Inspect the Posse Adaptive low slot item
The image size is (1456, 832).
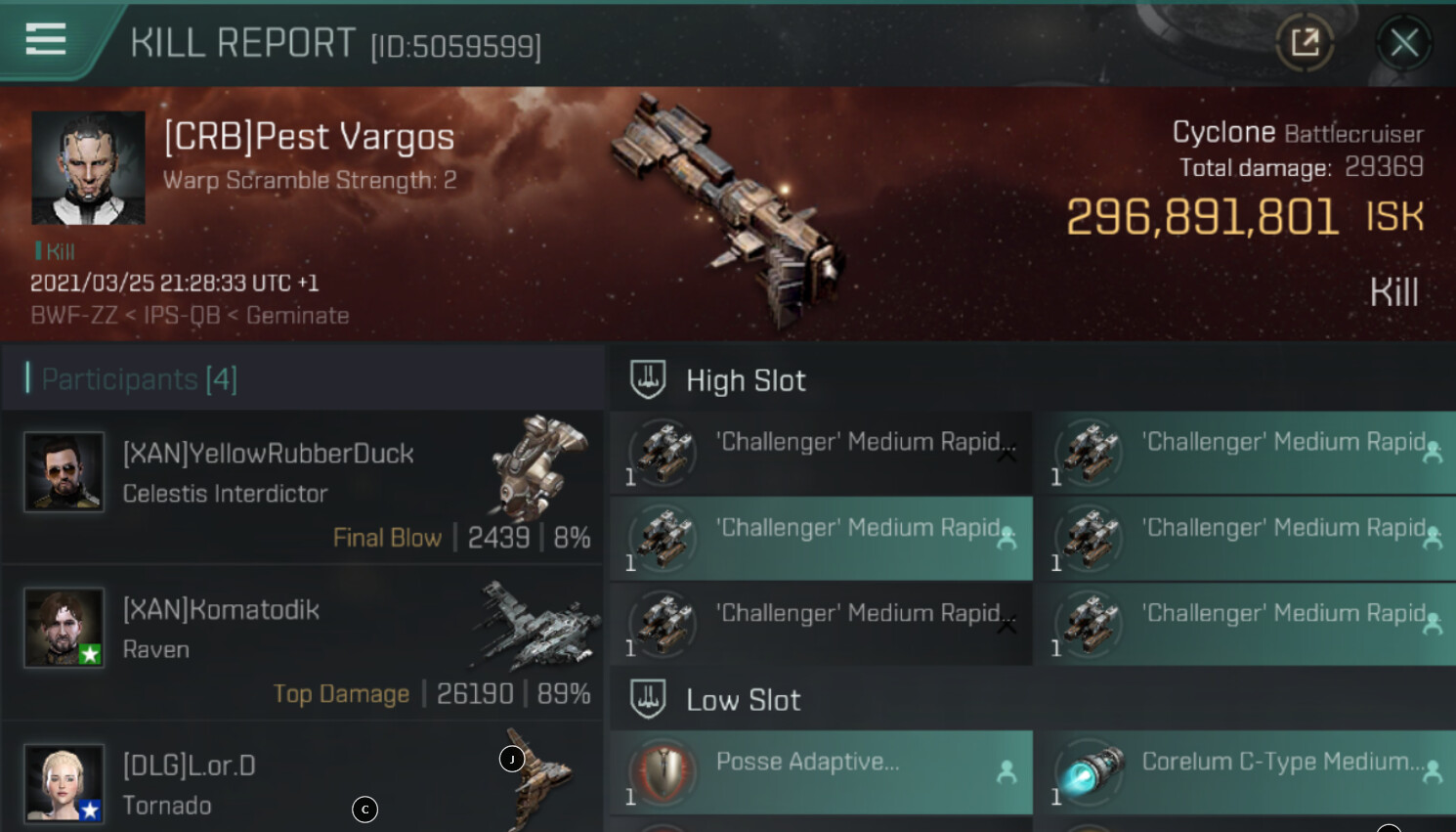pos(821,772)
